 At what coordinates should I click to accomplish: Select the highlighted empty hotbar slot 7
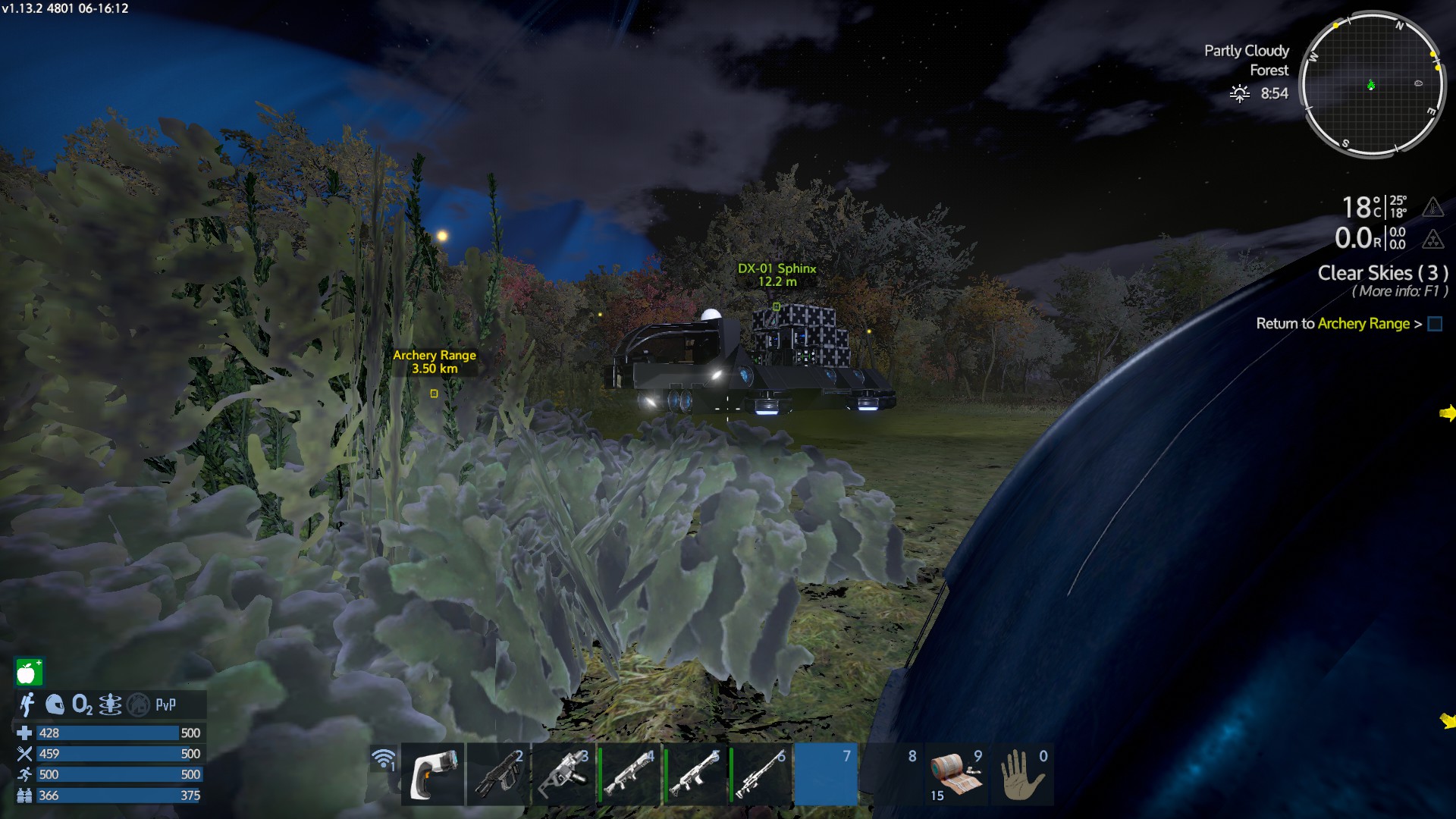click(826, 774)
